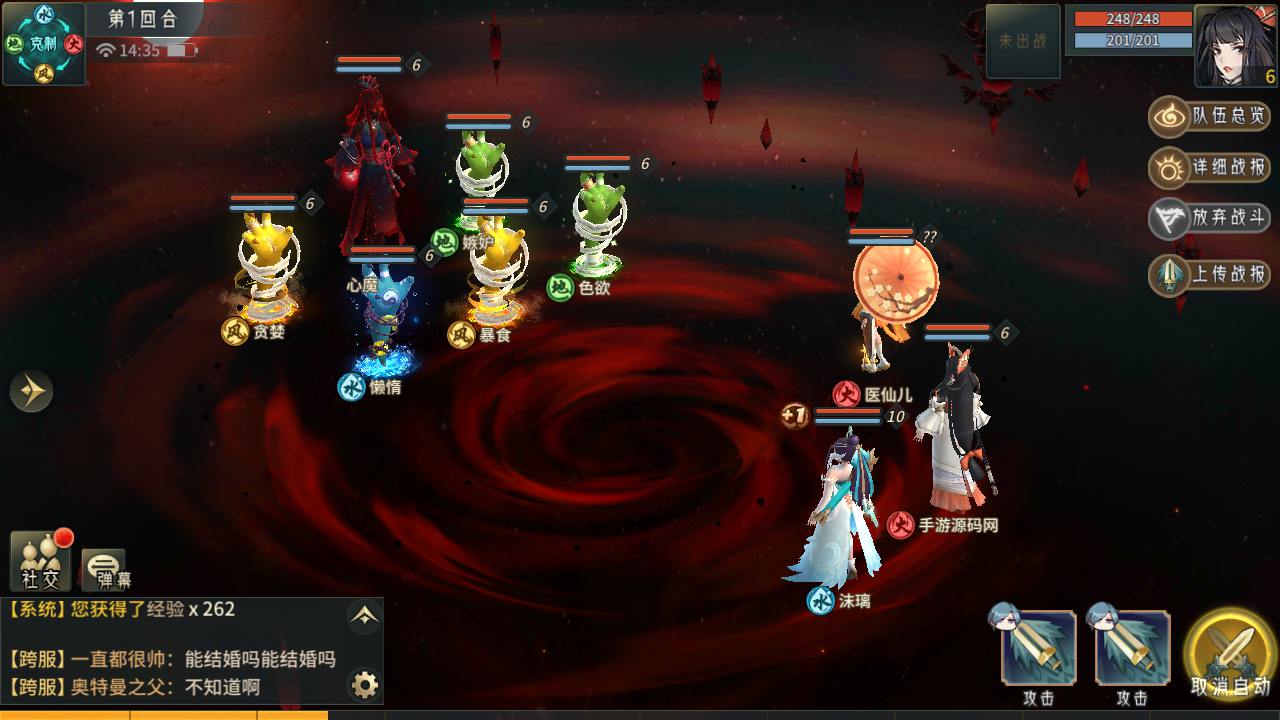Open the 队伍总览 team overview
Image resolution: width=1280 pixels, height=720 pixels.
[1210, 116]
